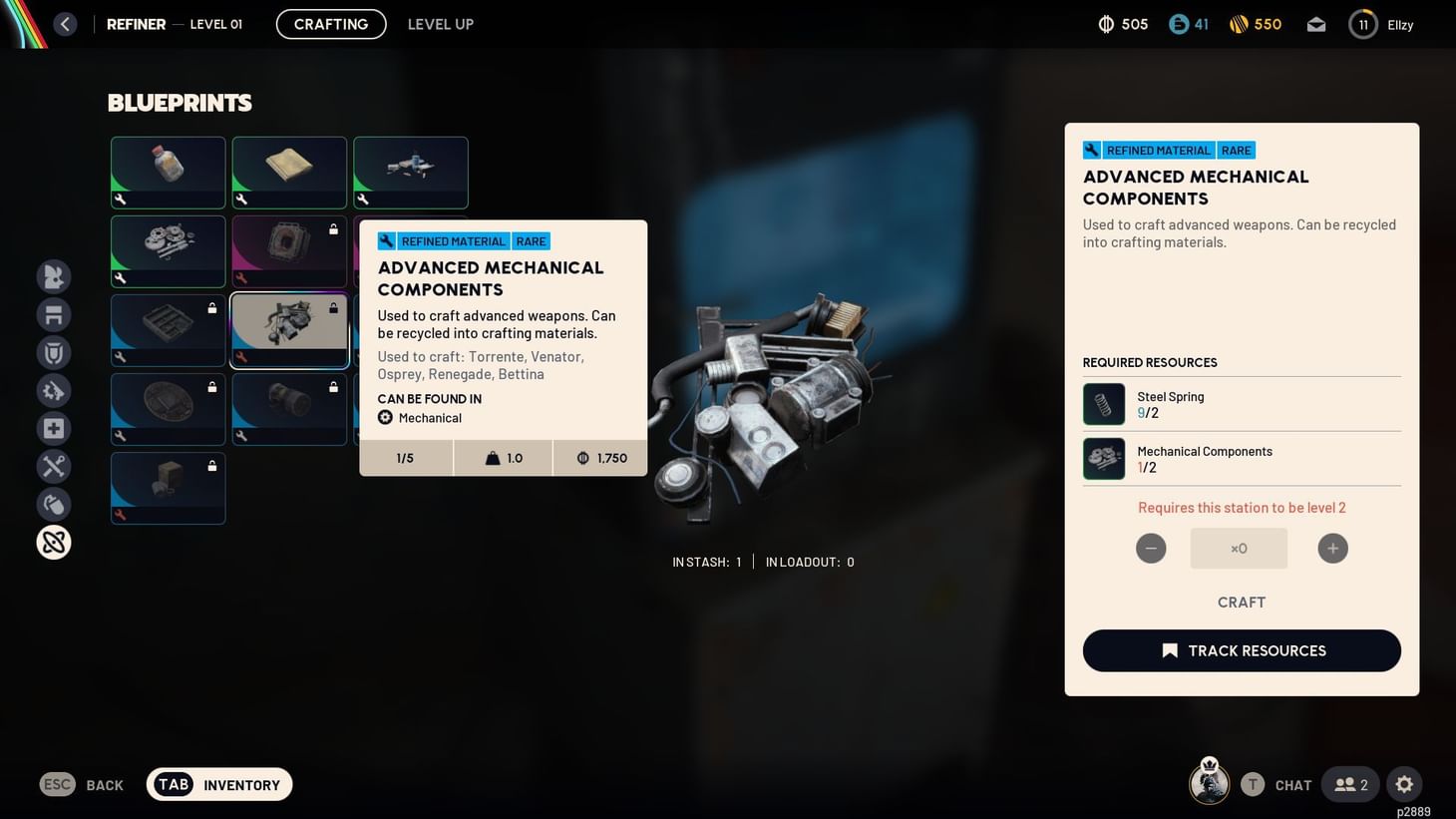This screenshot has width=1456, height=819.
Task: Increase craft quantity with the plus stepper
Action: tap(1332, 548)
